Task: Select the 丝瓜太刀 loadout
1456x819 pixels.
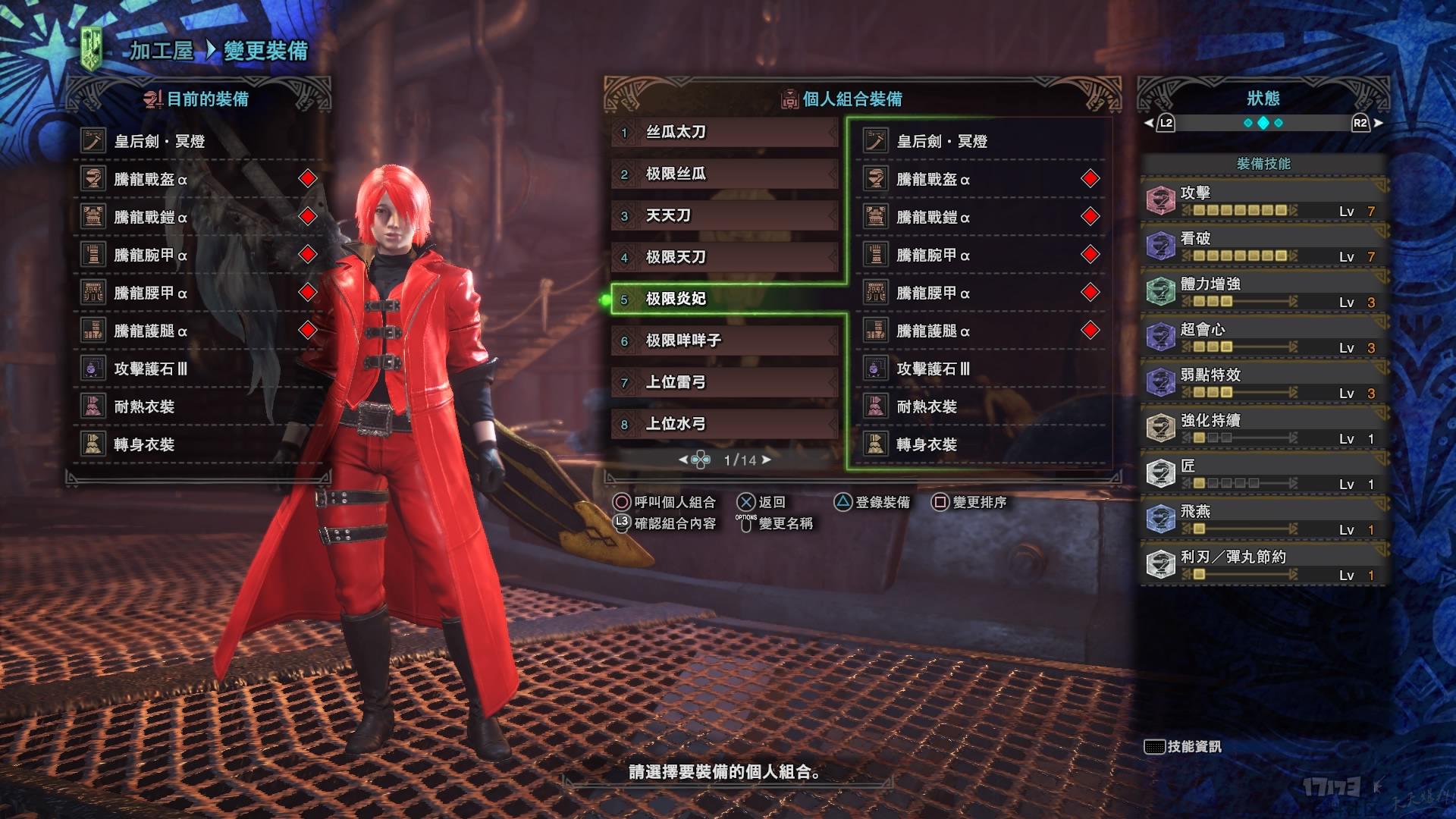Action: point(724,133)
